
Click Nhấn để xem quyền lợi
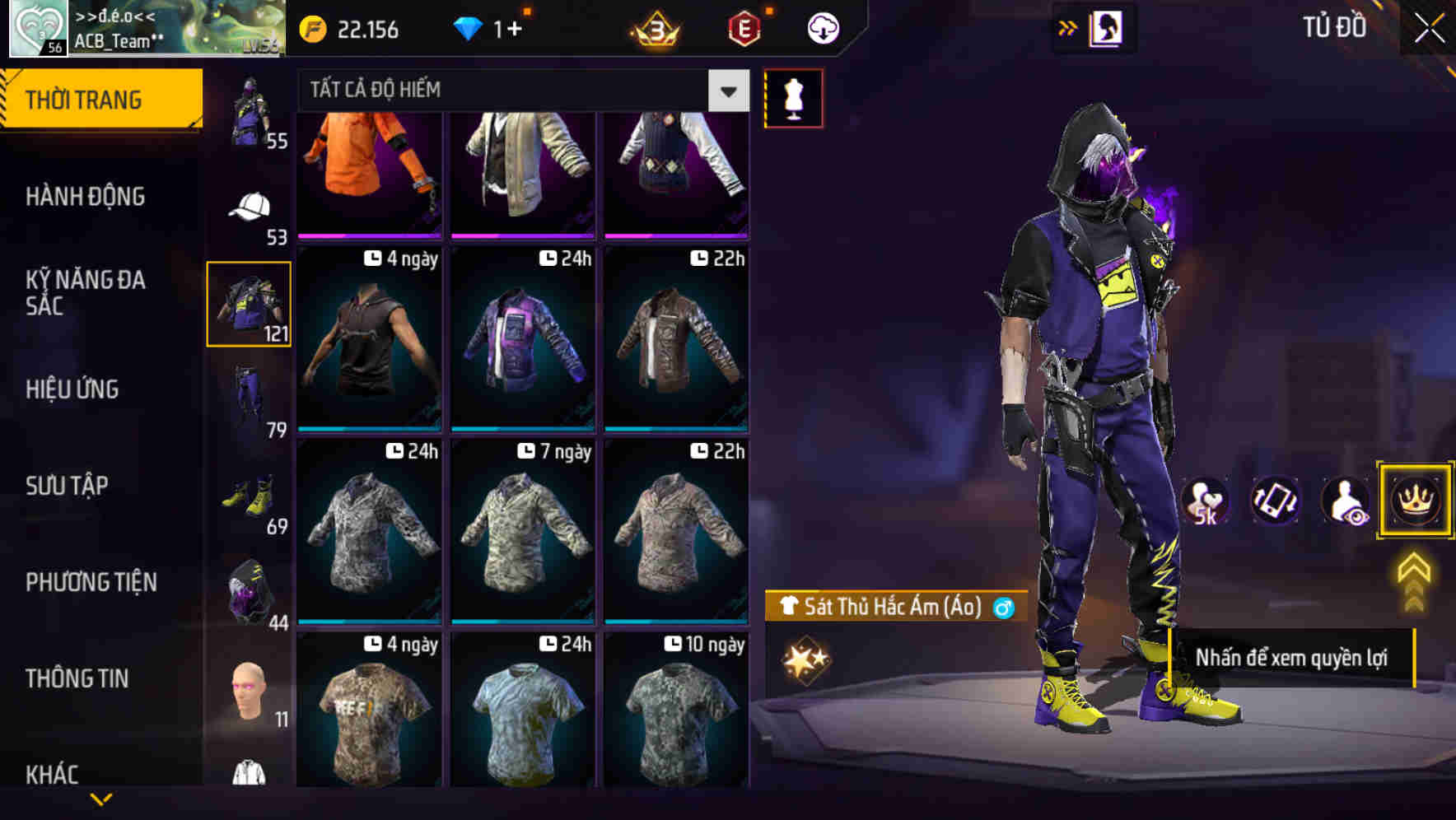point(1293,658)
